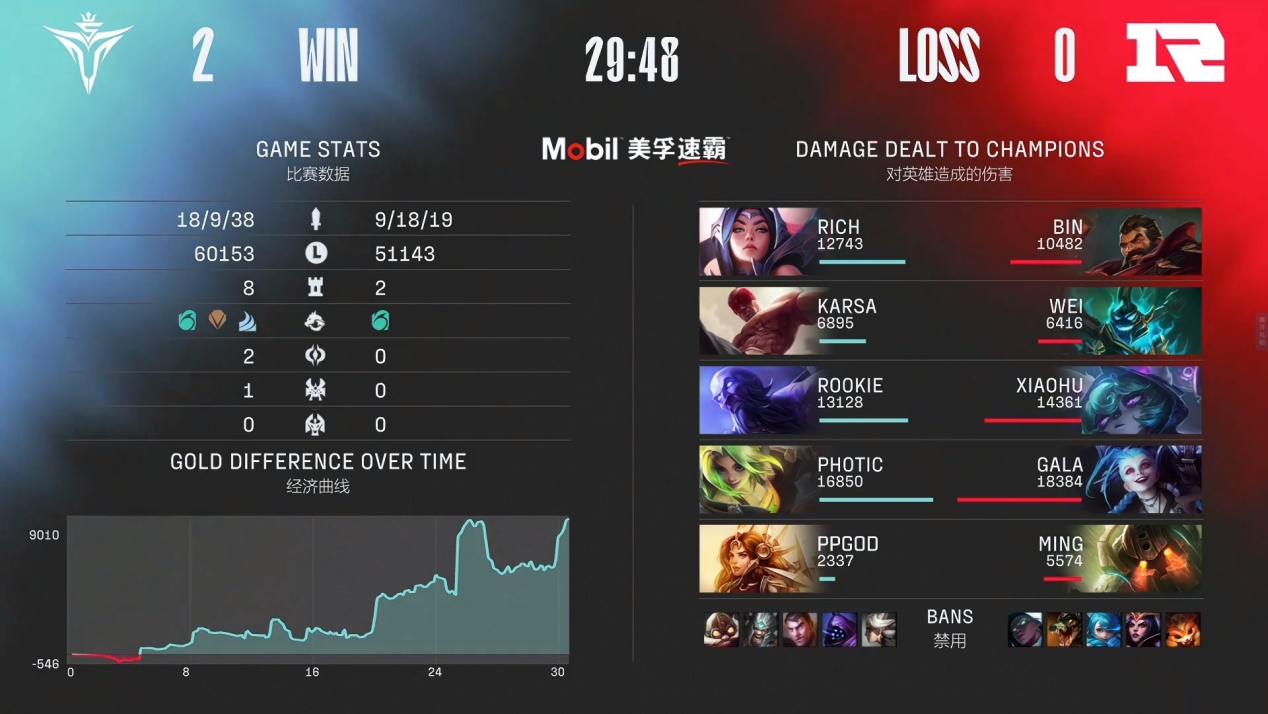Click the RNG team logo
This screenshot has height=714, width=1268.
pos(1175,54)
